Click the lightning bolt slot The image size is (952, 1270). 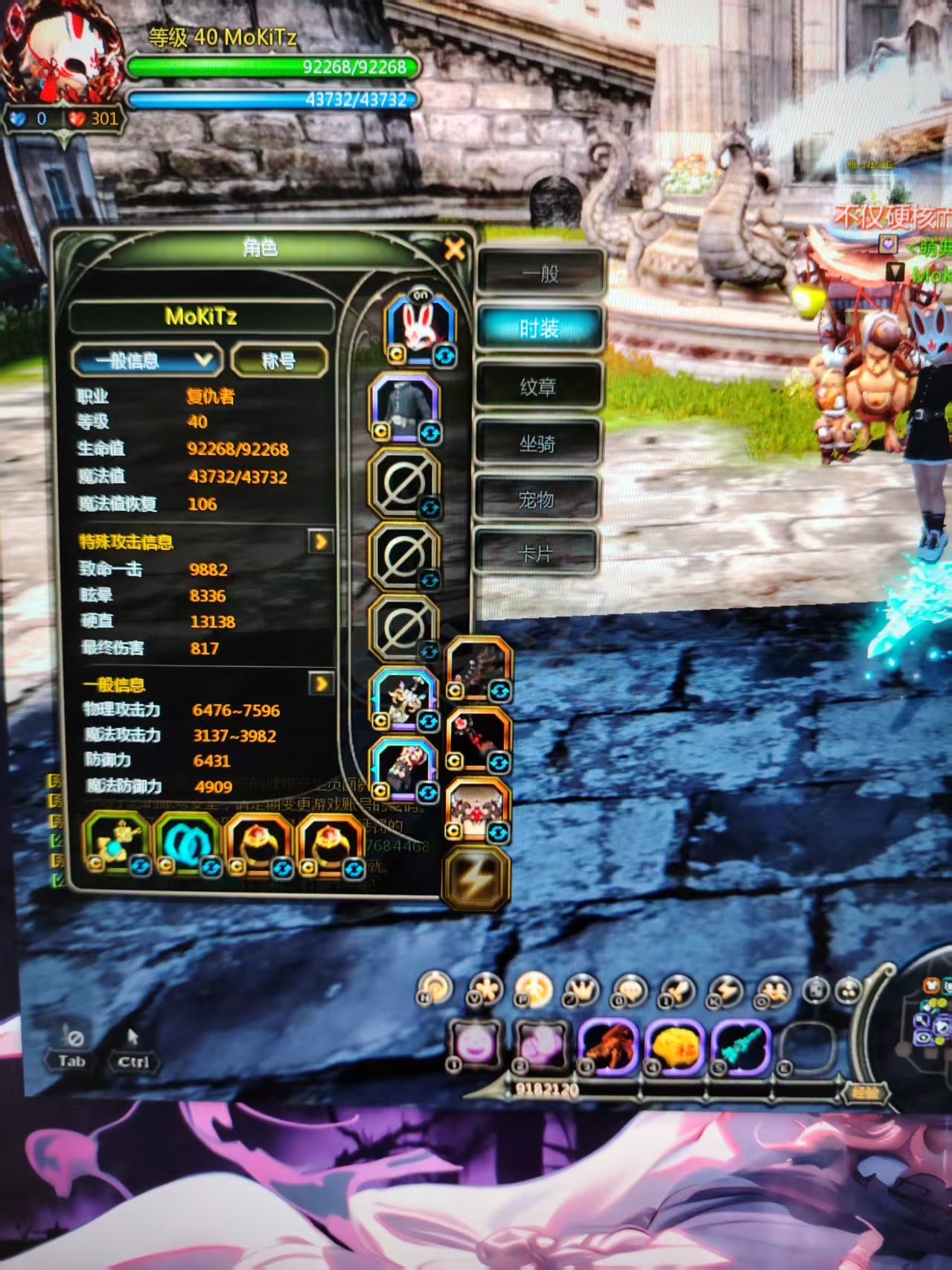[475, 879]
